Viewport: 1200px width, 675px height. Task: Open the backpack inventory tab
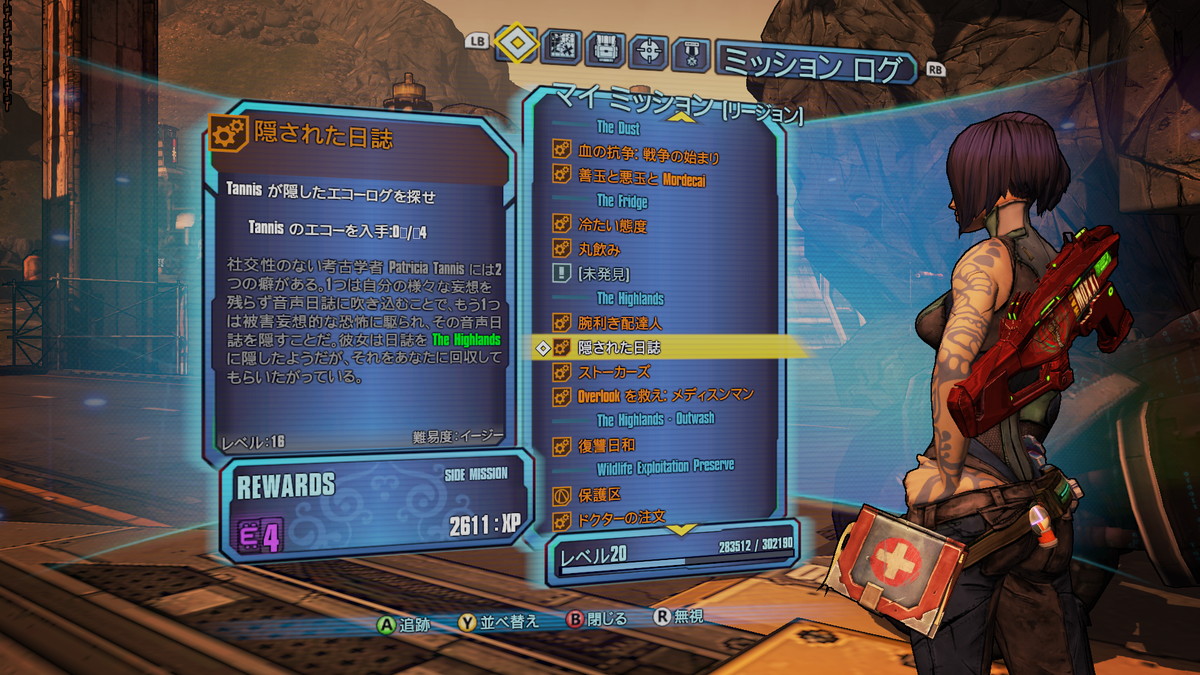click(x=605, y=48)
